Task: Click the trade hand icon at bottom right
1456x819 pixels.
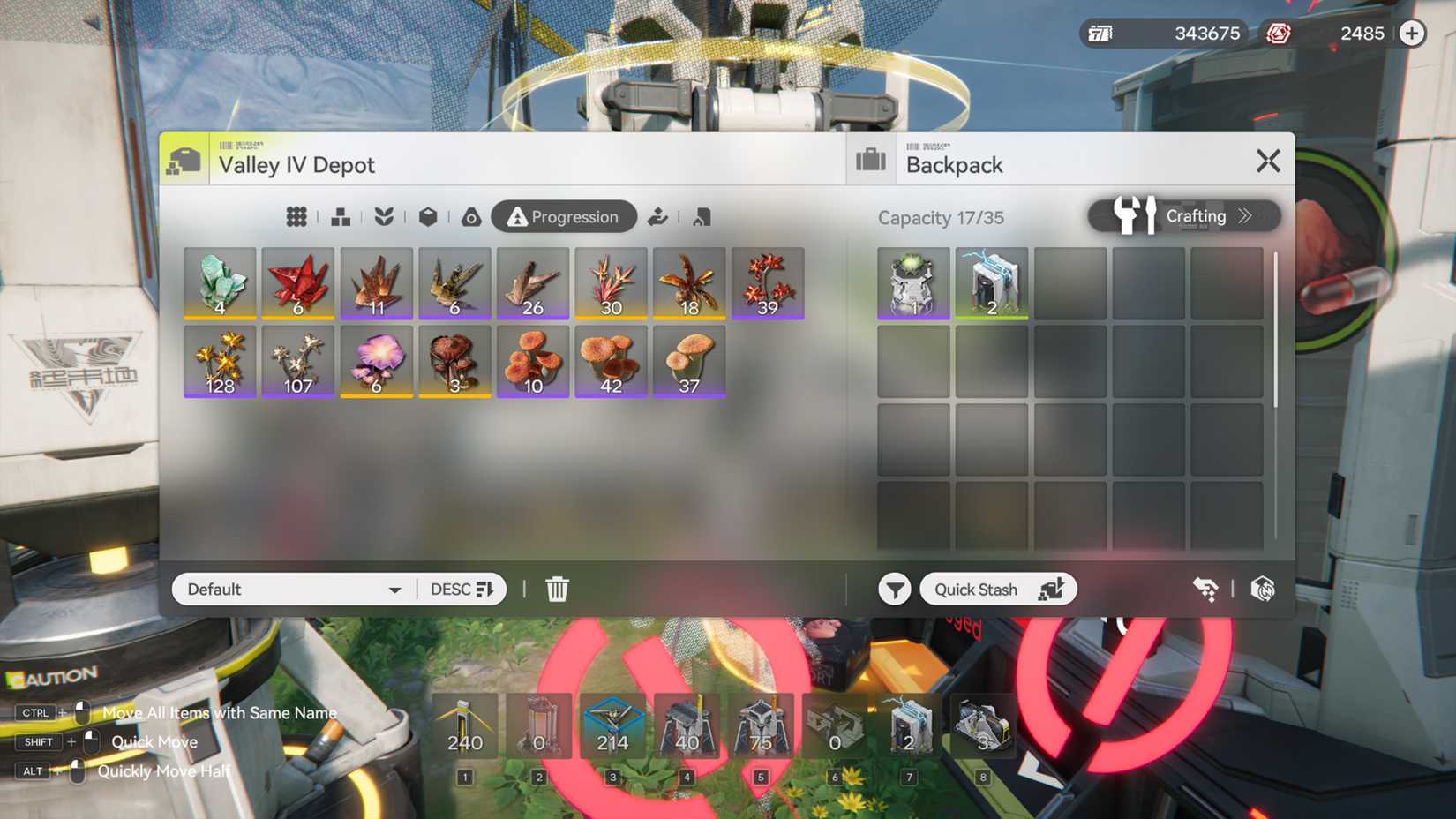Action: tap(1206, 588)
